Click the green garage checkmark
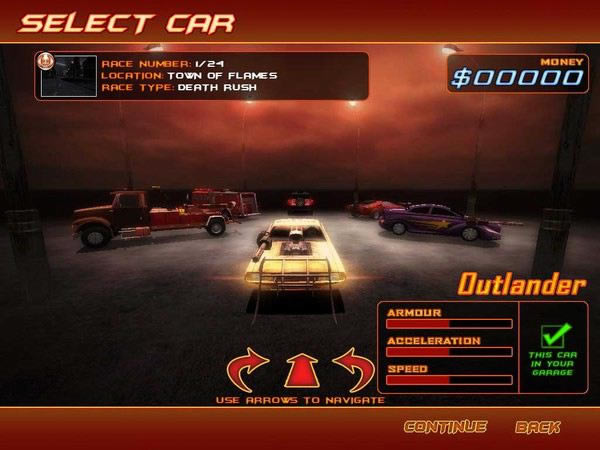600x450 pixels. [553, 337]
